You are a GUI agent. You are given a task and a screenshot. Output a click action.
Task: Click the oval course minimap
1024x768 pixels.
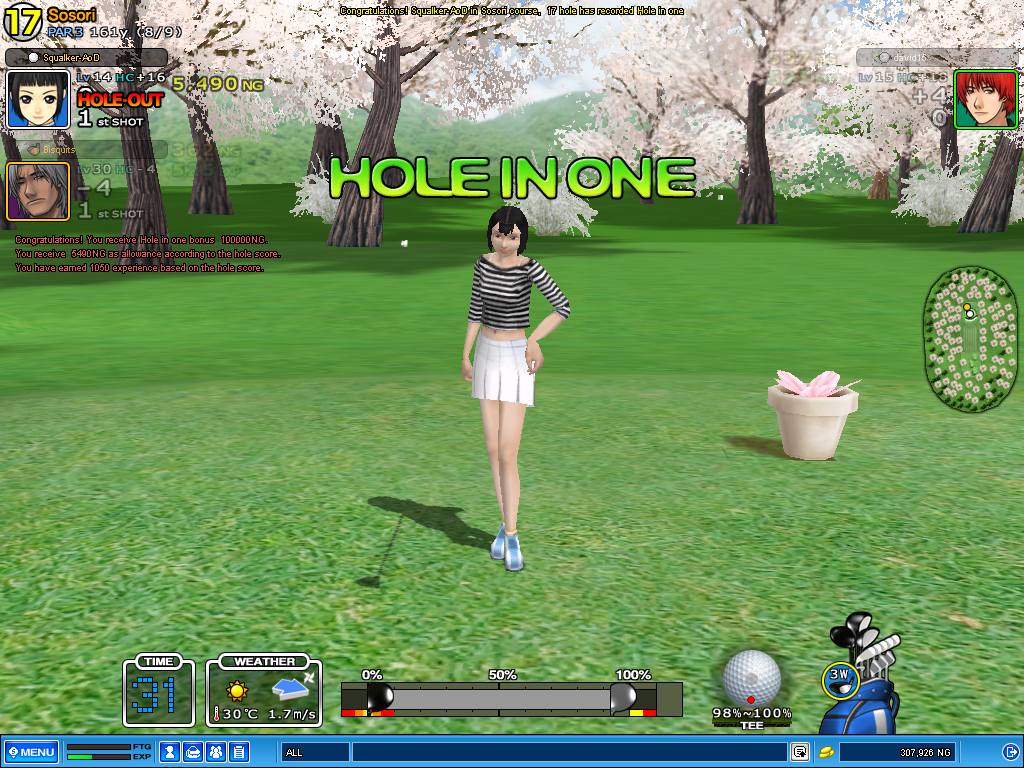[x=971, y=339]
